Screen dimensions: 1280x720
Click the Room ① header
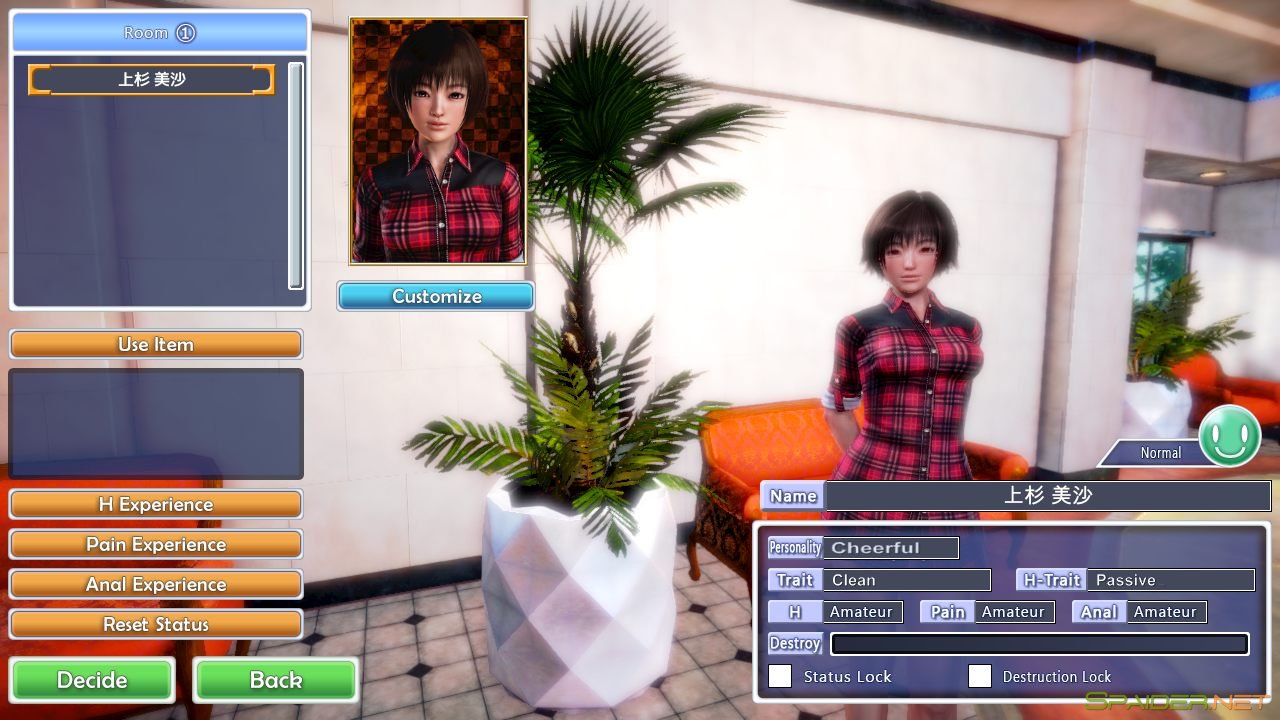click(x=157, y=31)
